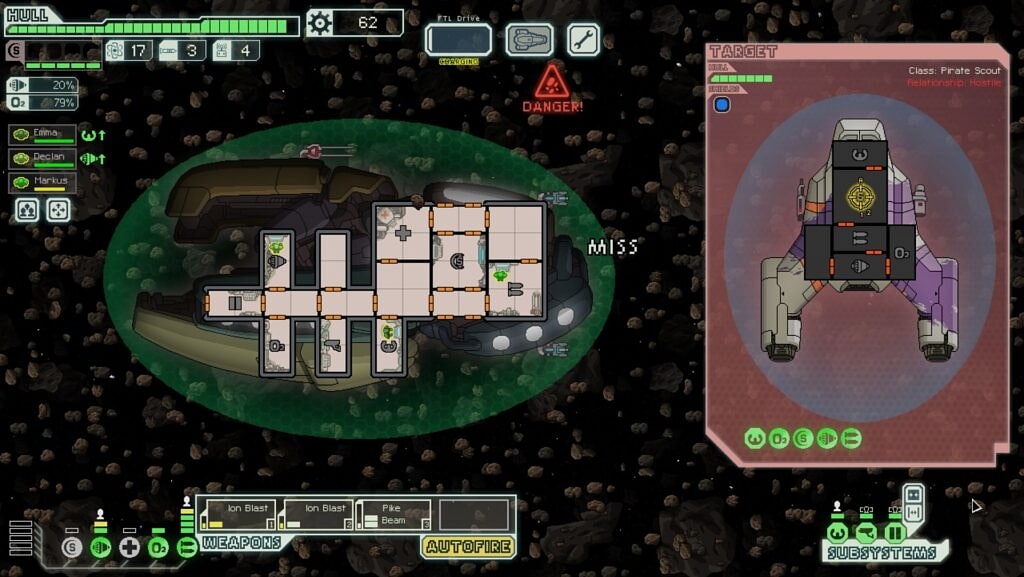Save crew positions with the stations button

[27, 209]
